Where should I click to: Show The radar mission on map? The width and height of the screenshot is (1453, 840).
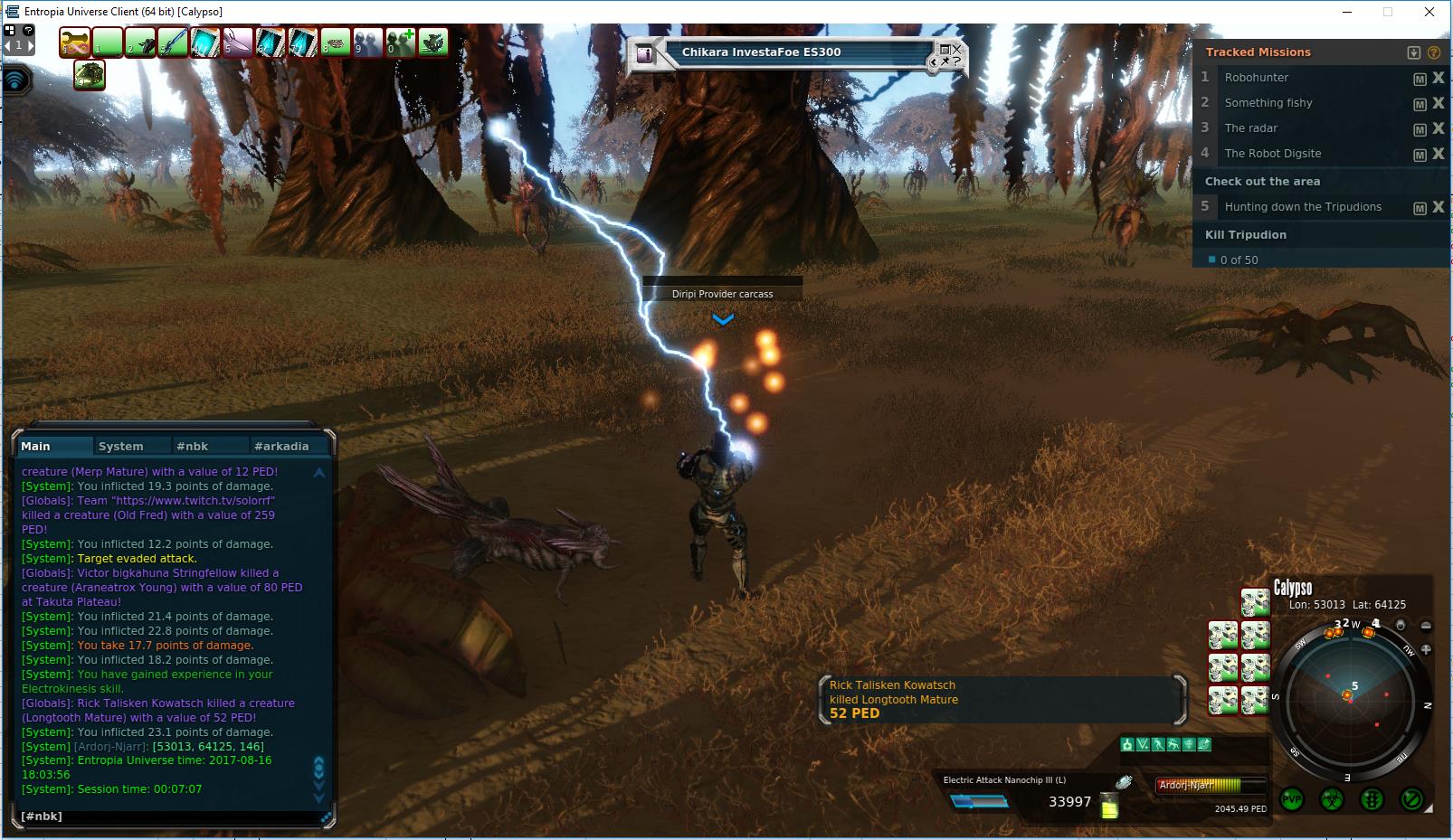pos(1420,129)
